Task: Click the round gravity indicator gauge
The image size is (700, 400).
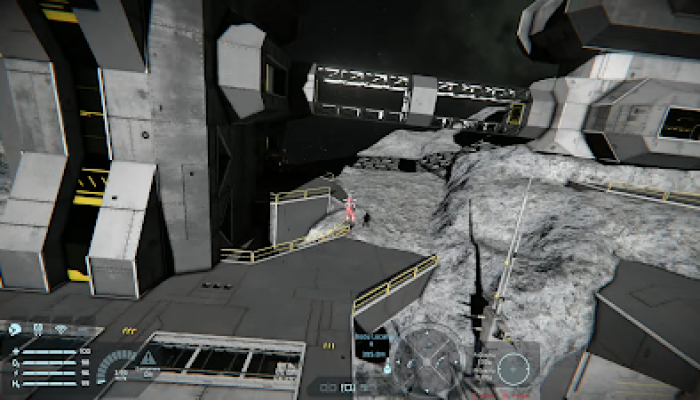Action: (513, 367)
